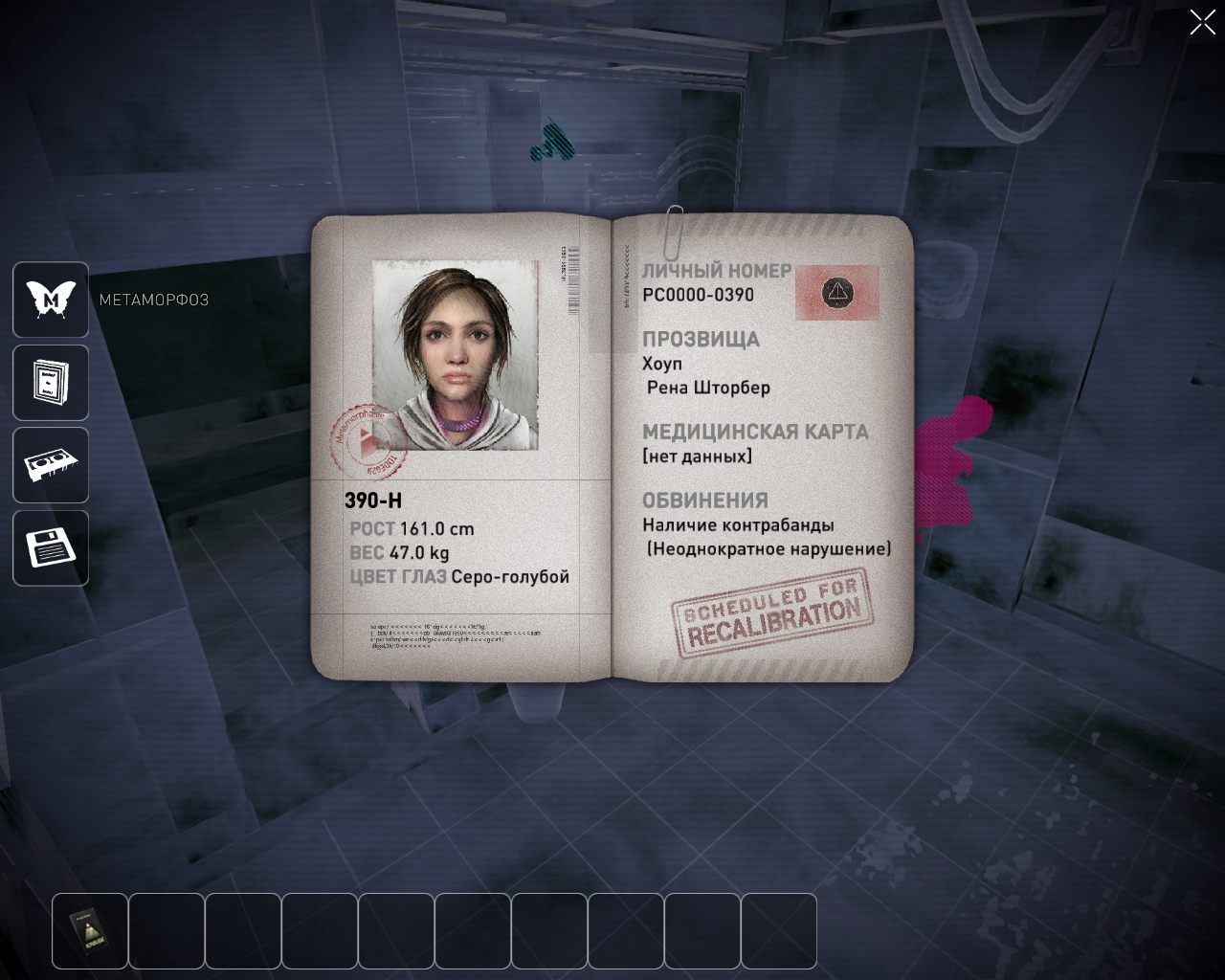Viewport: 1225px width, 980px height.
Task: Expand the ПРОЗВИЩА aliases list
Action: (701, 339)
